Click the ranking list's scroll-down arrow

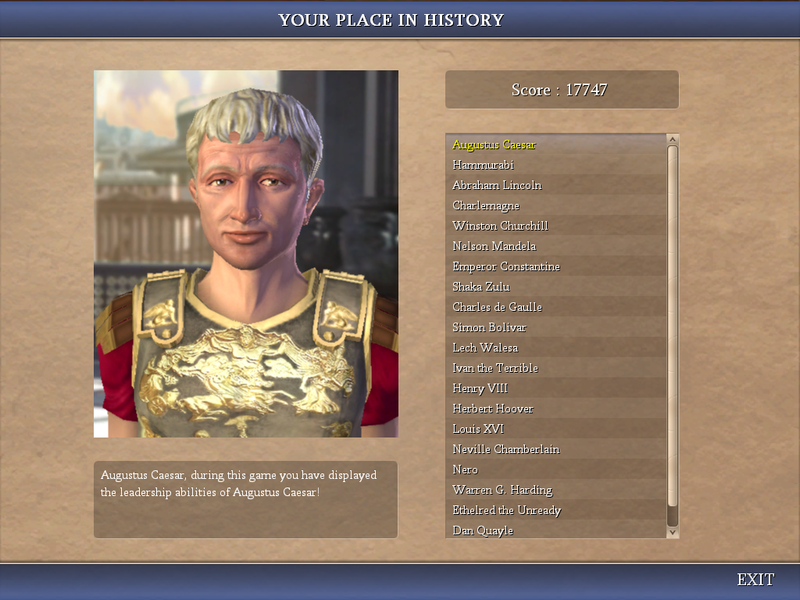pyautogui.click(x=673, y=533)
